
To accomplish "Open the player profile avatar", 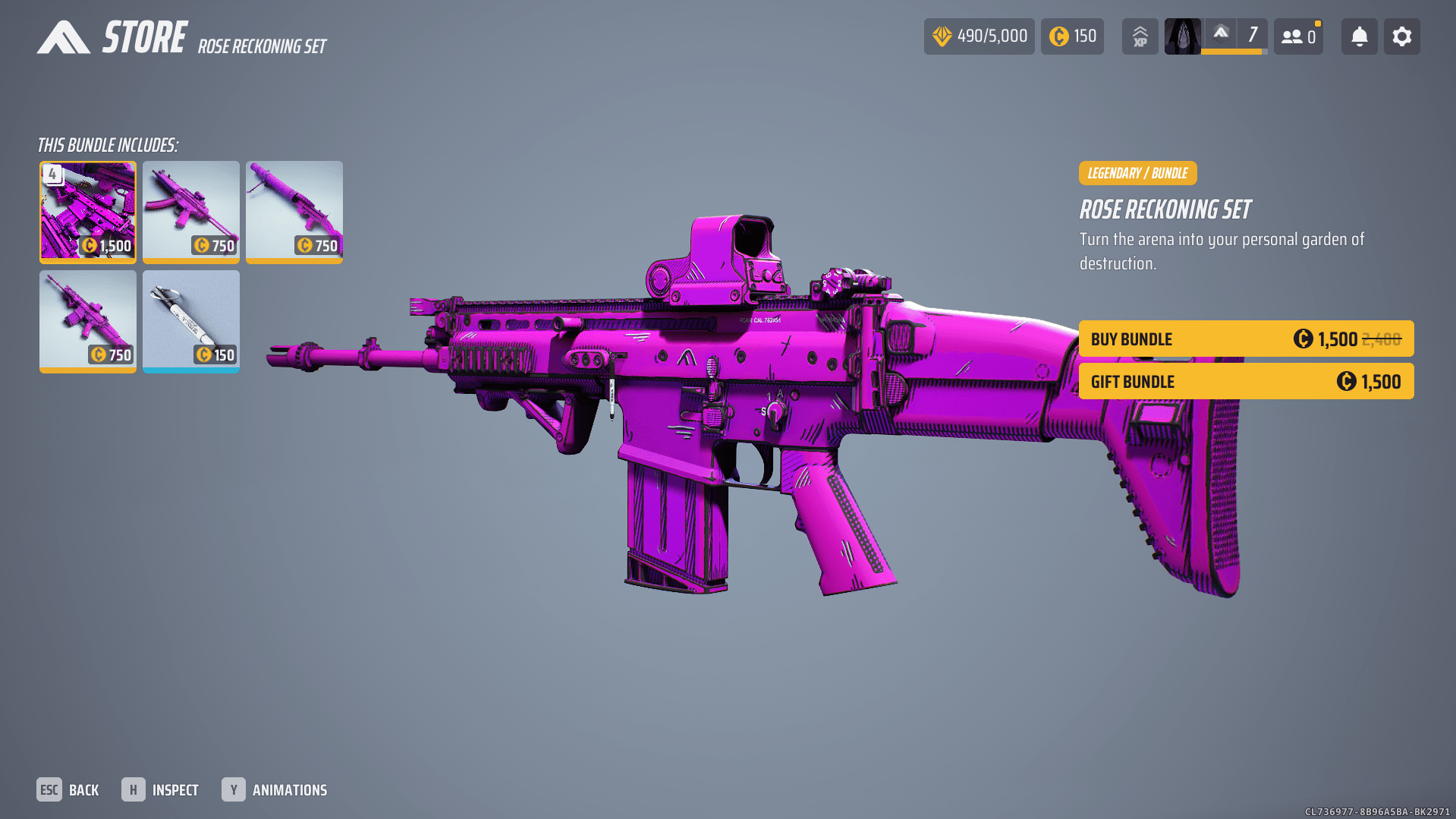I will coord(1182,36).
